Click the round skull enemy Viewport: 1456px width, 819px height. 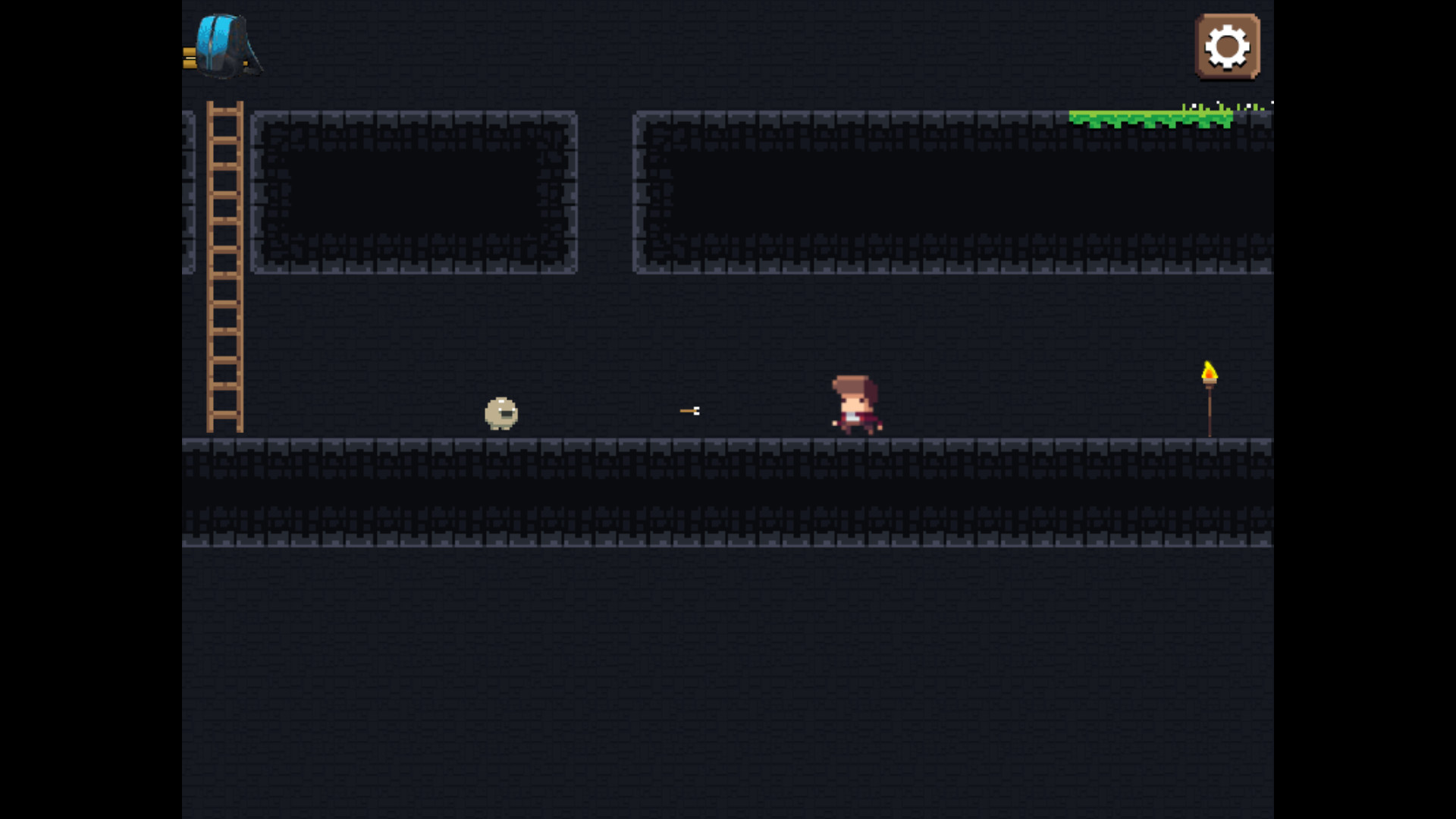tap(500, 413)
